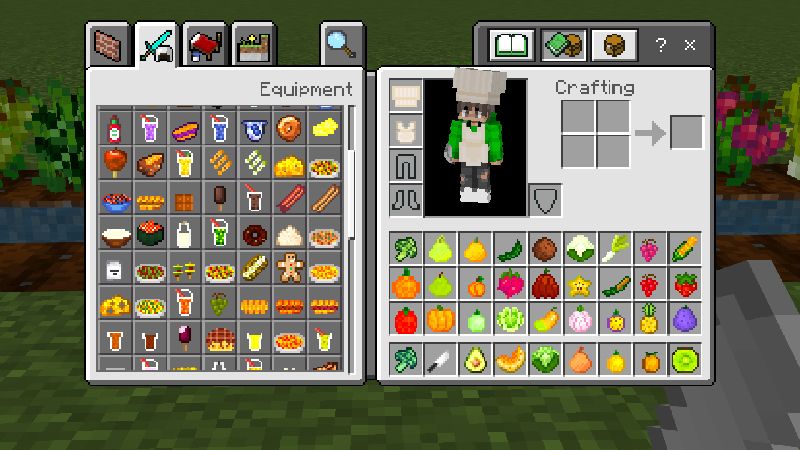Grab the corn cob from inventory
The height and width of the screenshot is (450, 800).
686,248
